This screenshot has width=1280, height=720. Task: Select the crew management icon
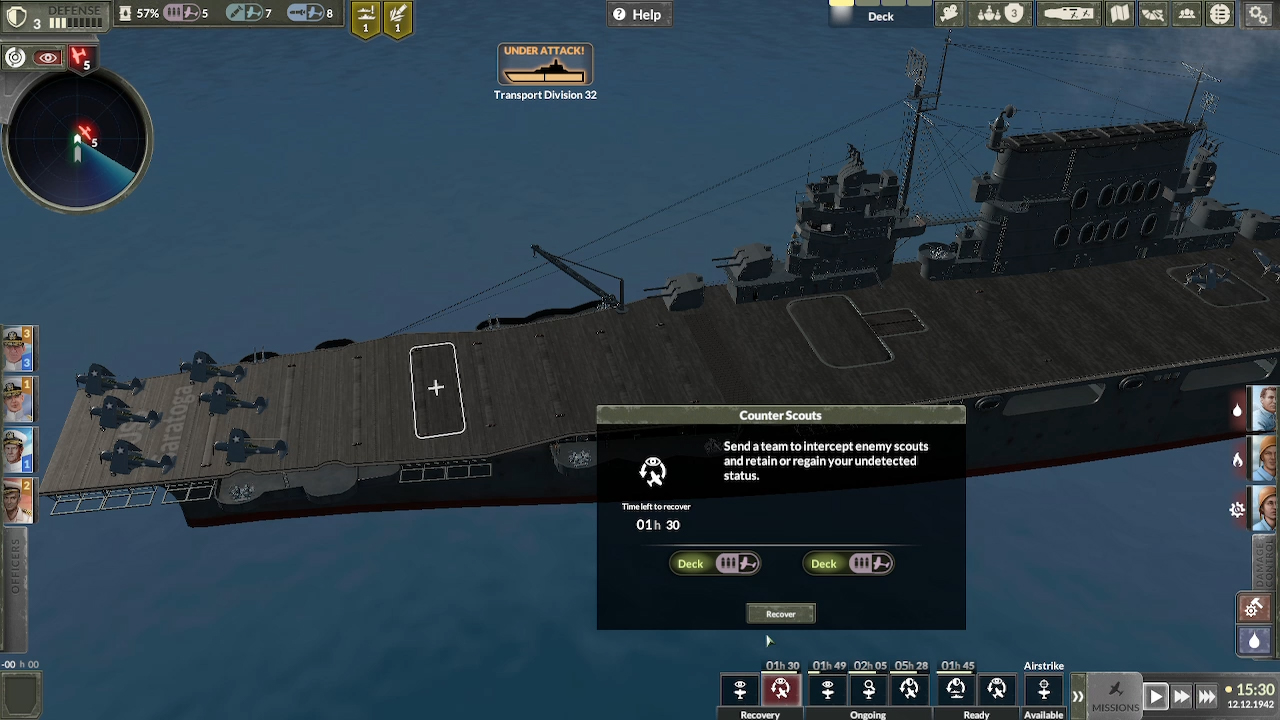[1186, 14]
